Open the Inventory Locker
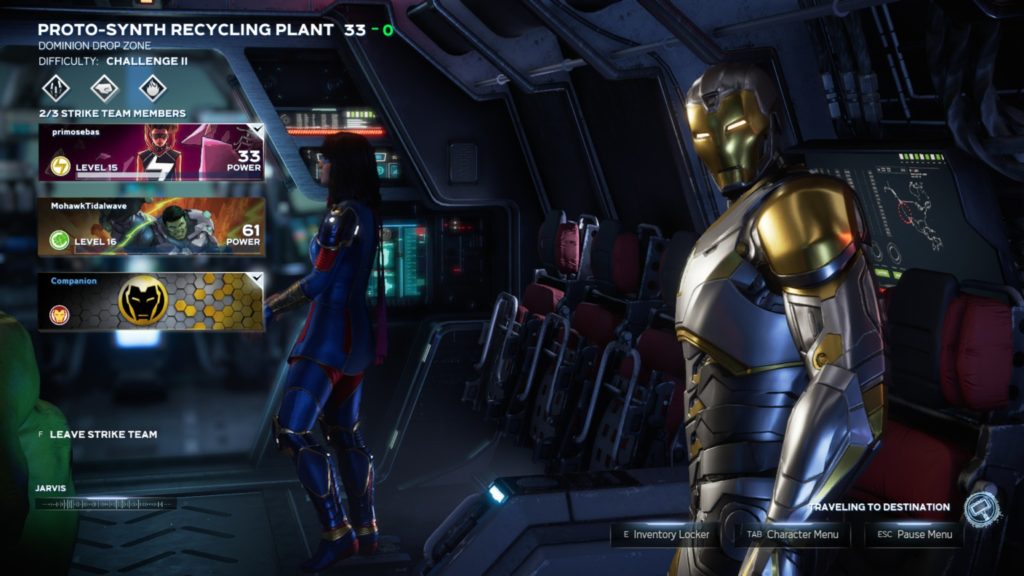The height and width of the screenshot is (576, 1024). point(666,535)
